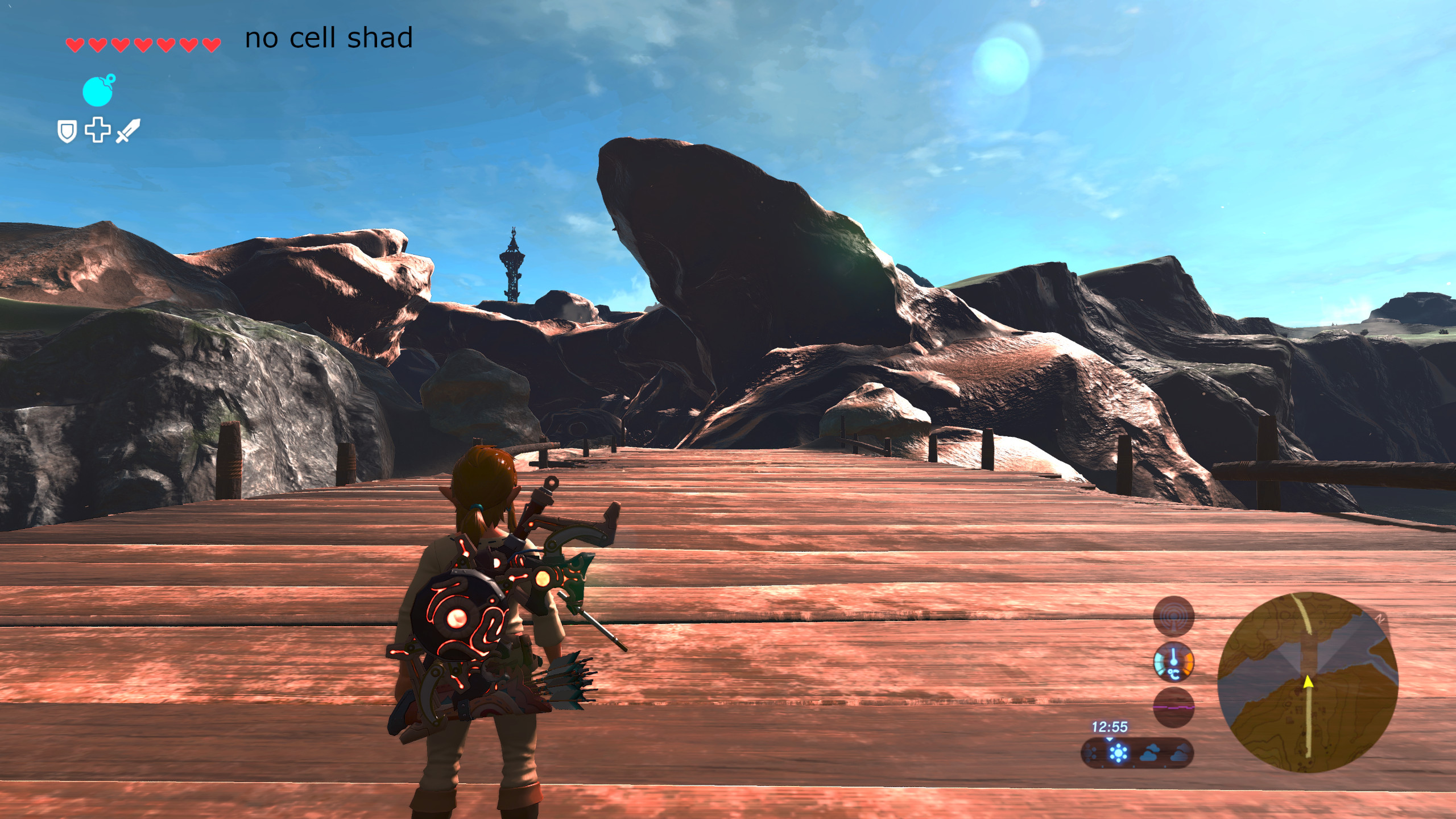The width and height of the screenshot is (1456, 819).
Task: Open the thermometer temperature gauge
Action: pyautogui.click(x=1174, y=661)
